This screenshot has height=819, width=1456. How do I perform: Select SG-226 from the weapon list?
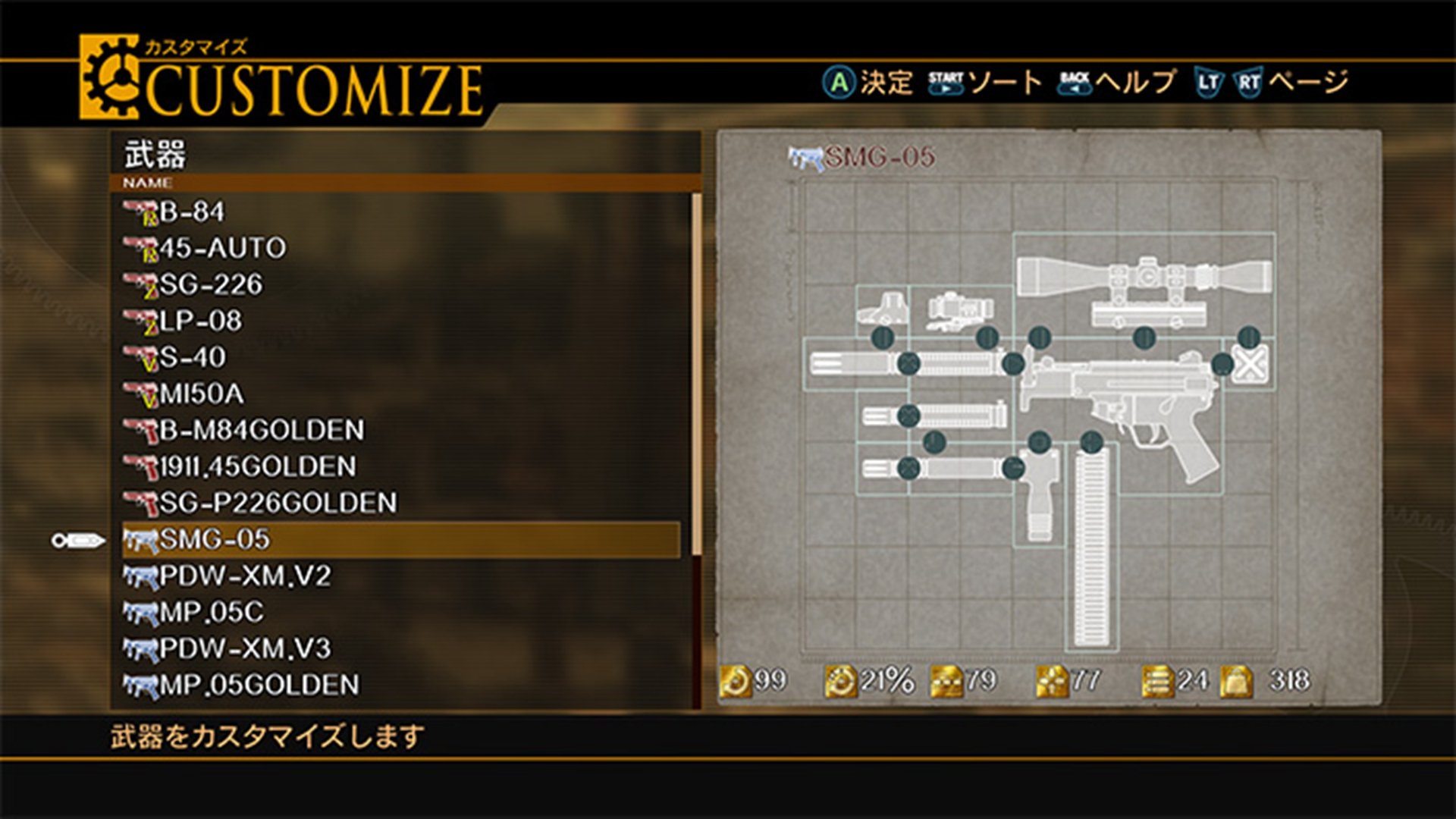(210, 284)
